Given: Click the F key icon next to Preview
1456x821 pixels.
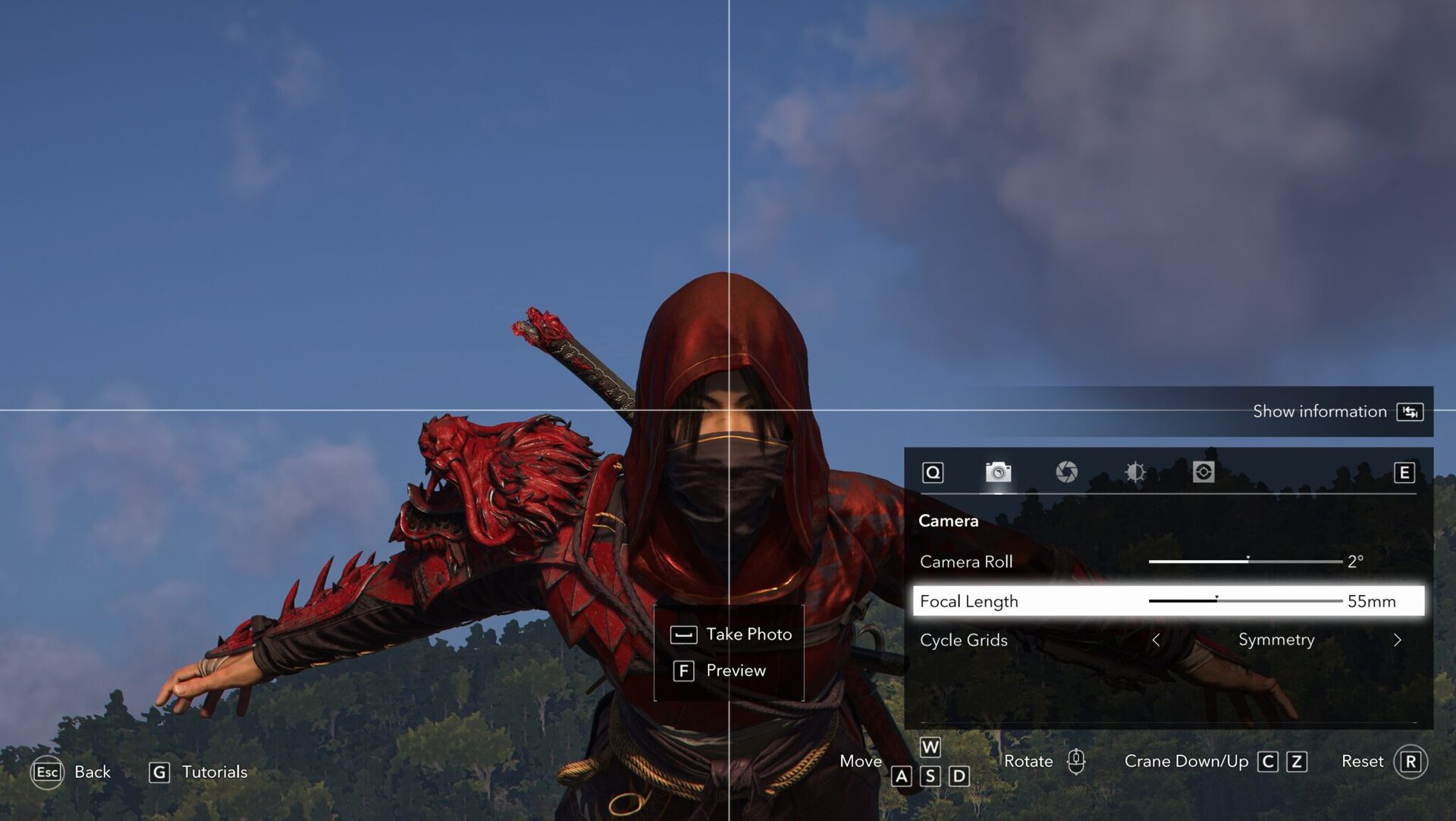Looking at the screenshot, I should [x=683, y=670].
